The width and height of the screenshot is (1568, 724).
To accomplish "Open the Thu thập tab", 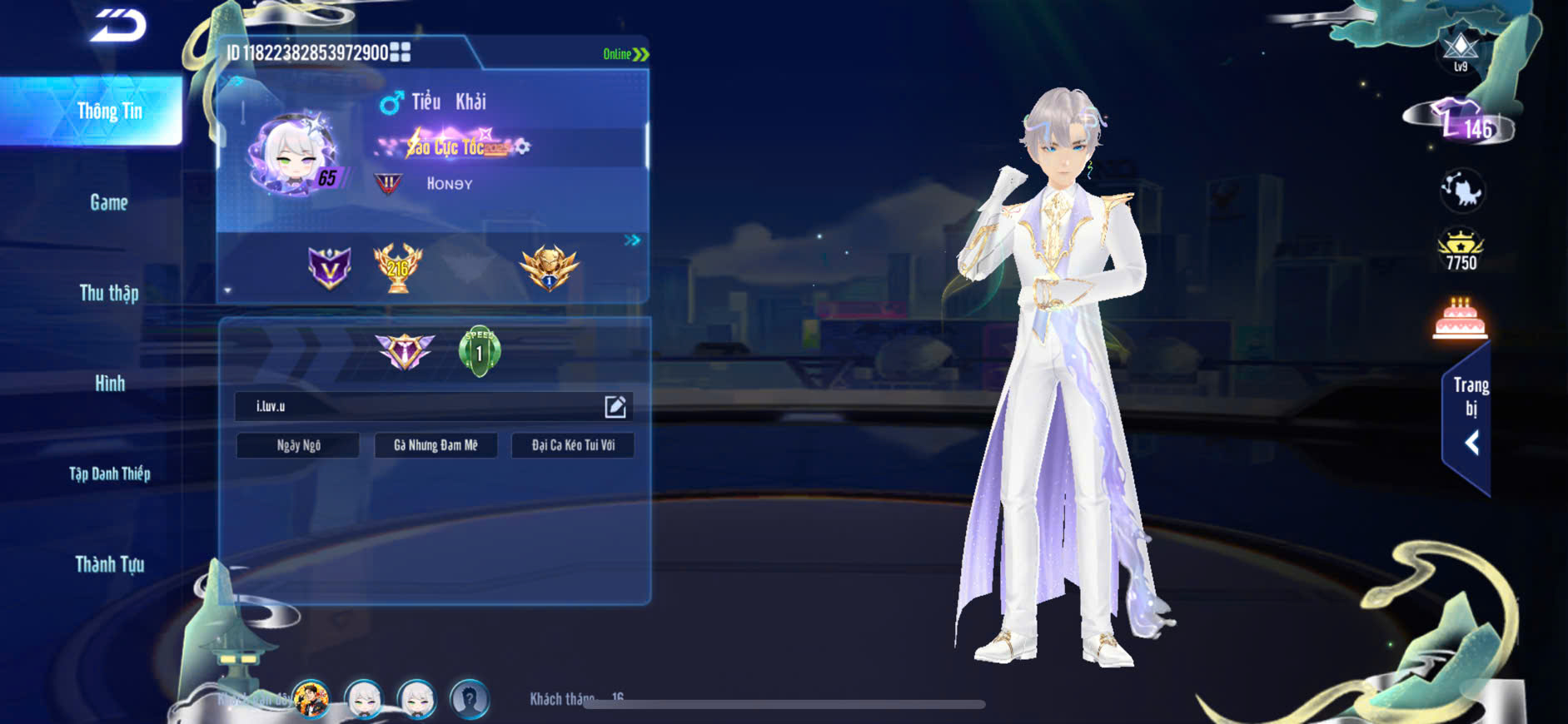I will pos(109,293).
